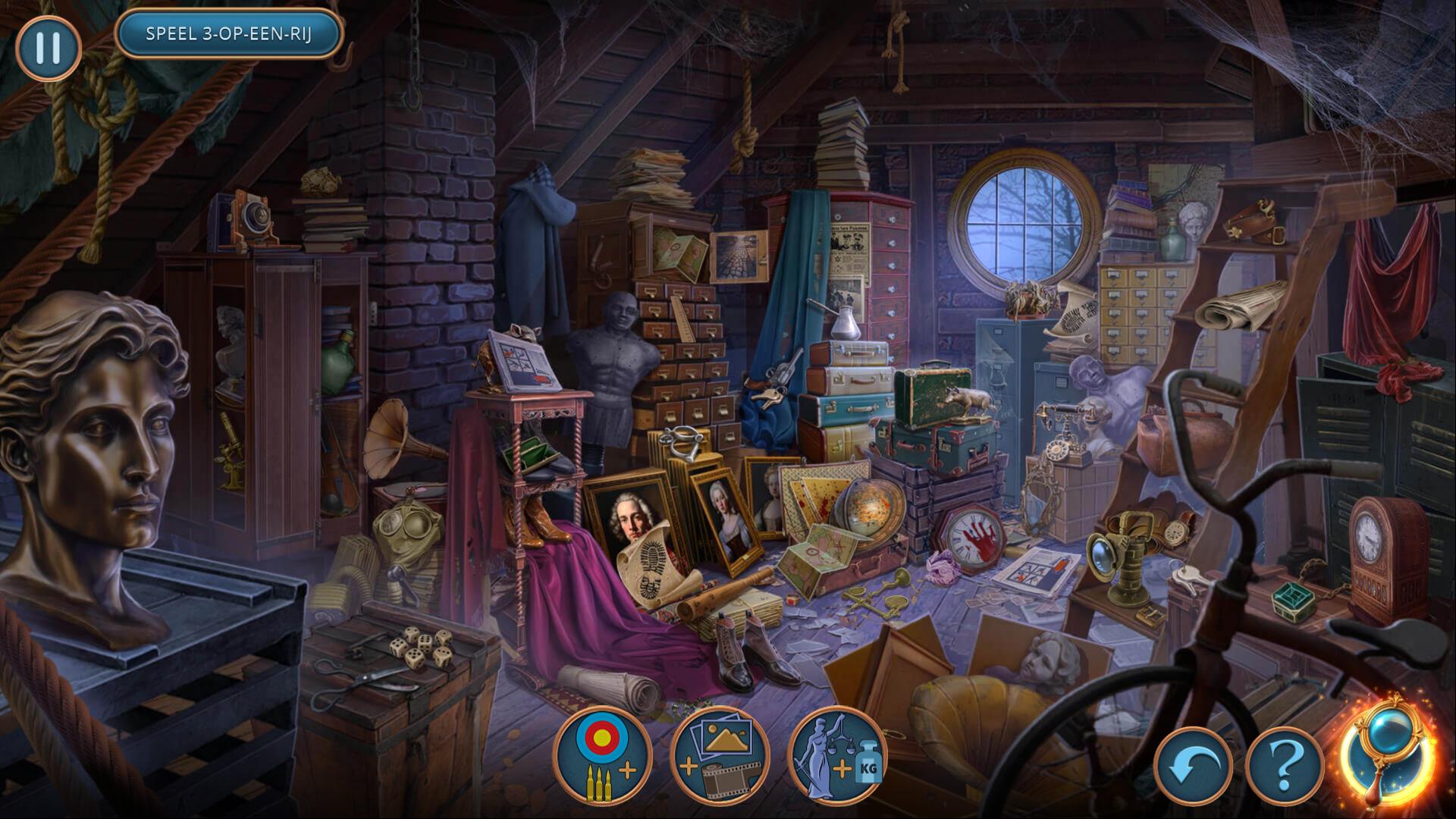
Task: Open help with the question mark button
Action: [x=1285, y=767]
